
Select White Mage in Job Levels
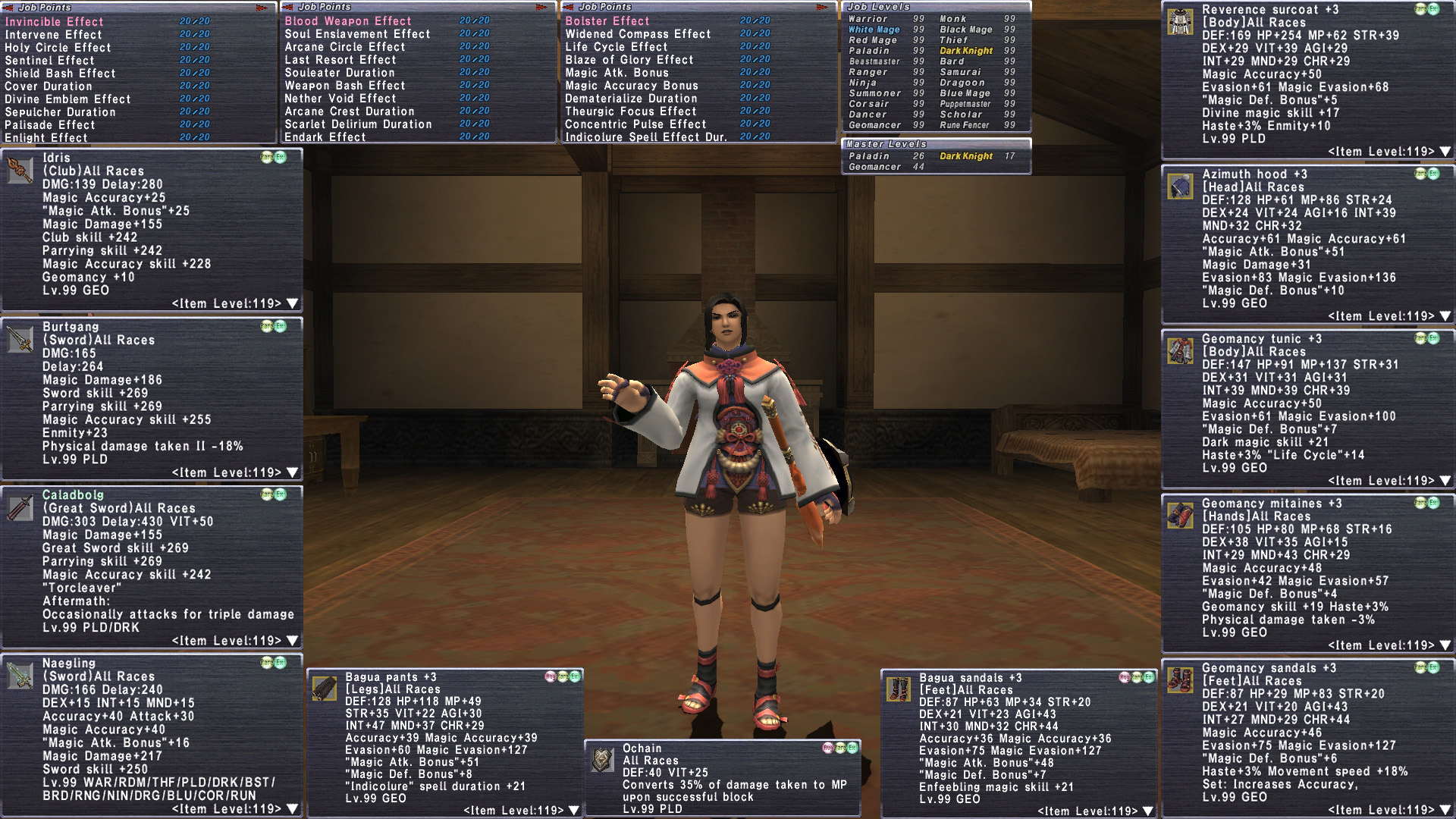874,30
